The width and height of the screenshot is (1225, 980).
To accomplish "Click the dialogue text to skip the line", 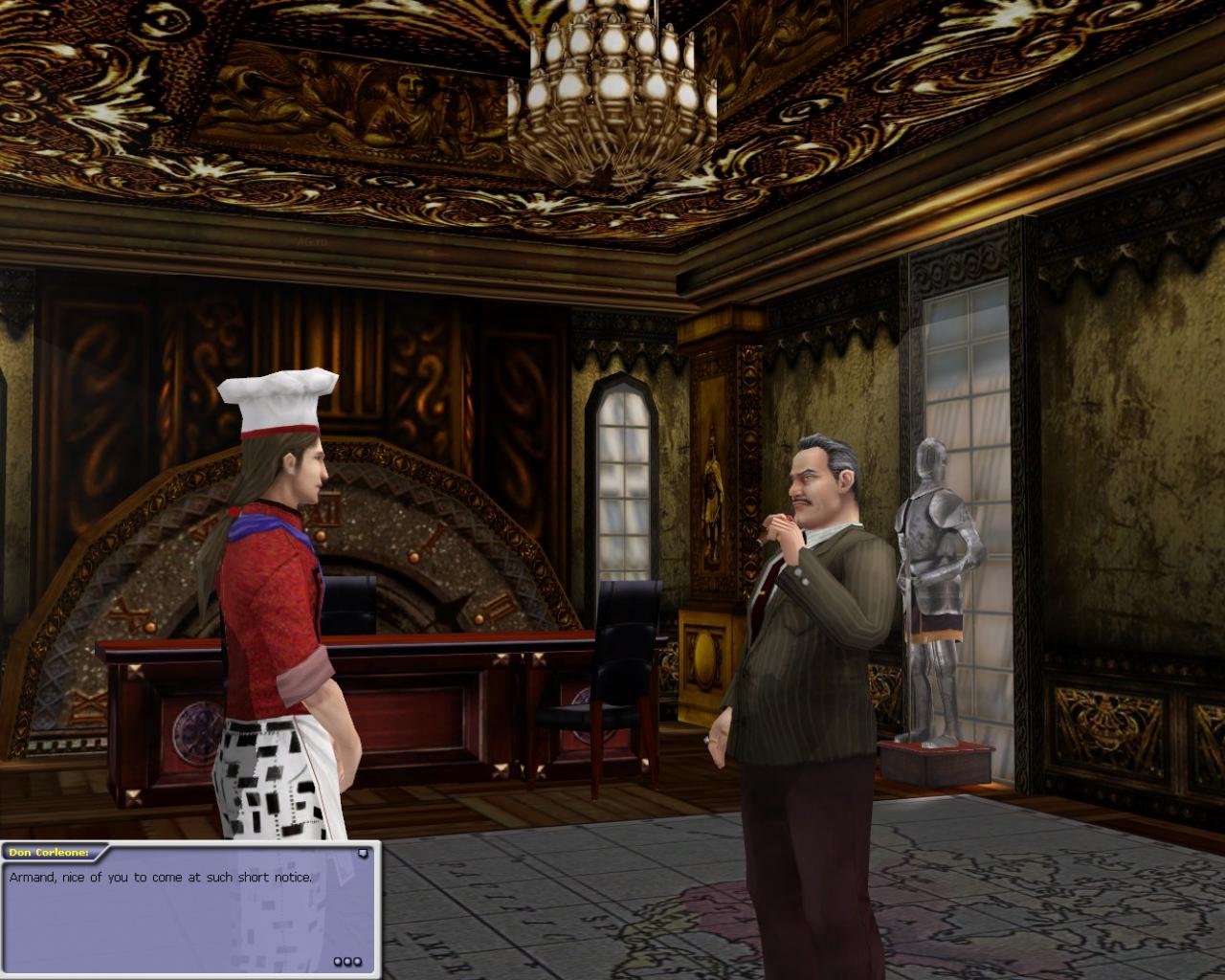I will click(x=161, y=877).
